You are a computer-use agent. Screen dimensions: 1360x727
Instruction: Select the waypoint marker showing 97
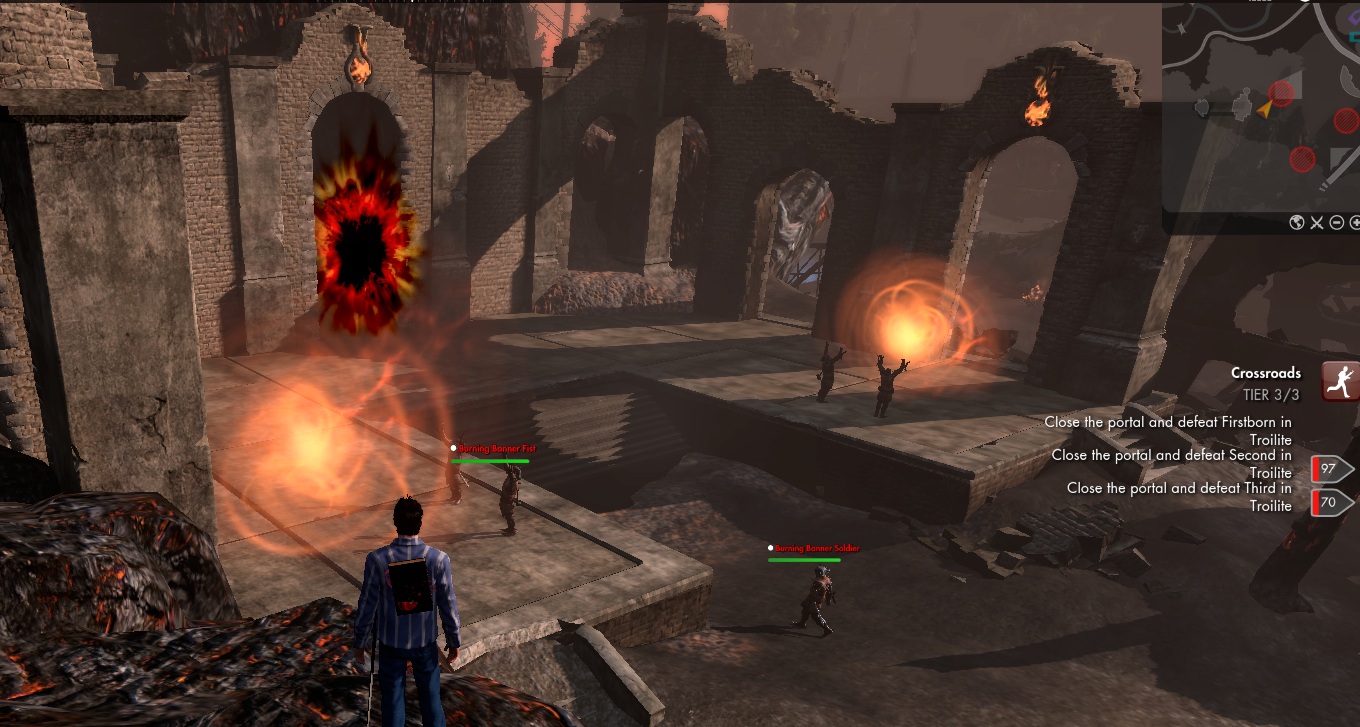1332,469
